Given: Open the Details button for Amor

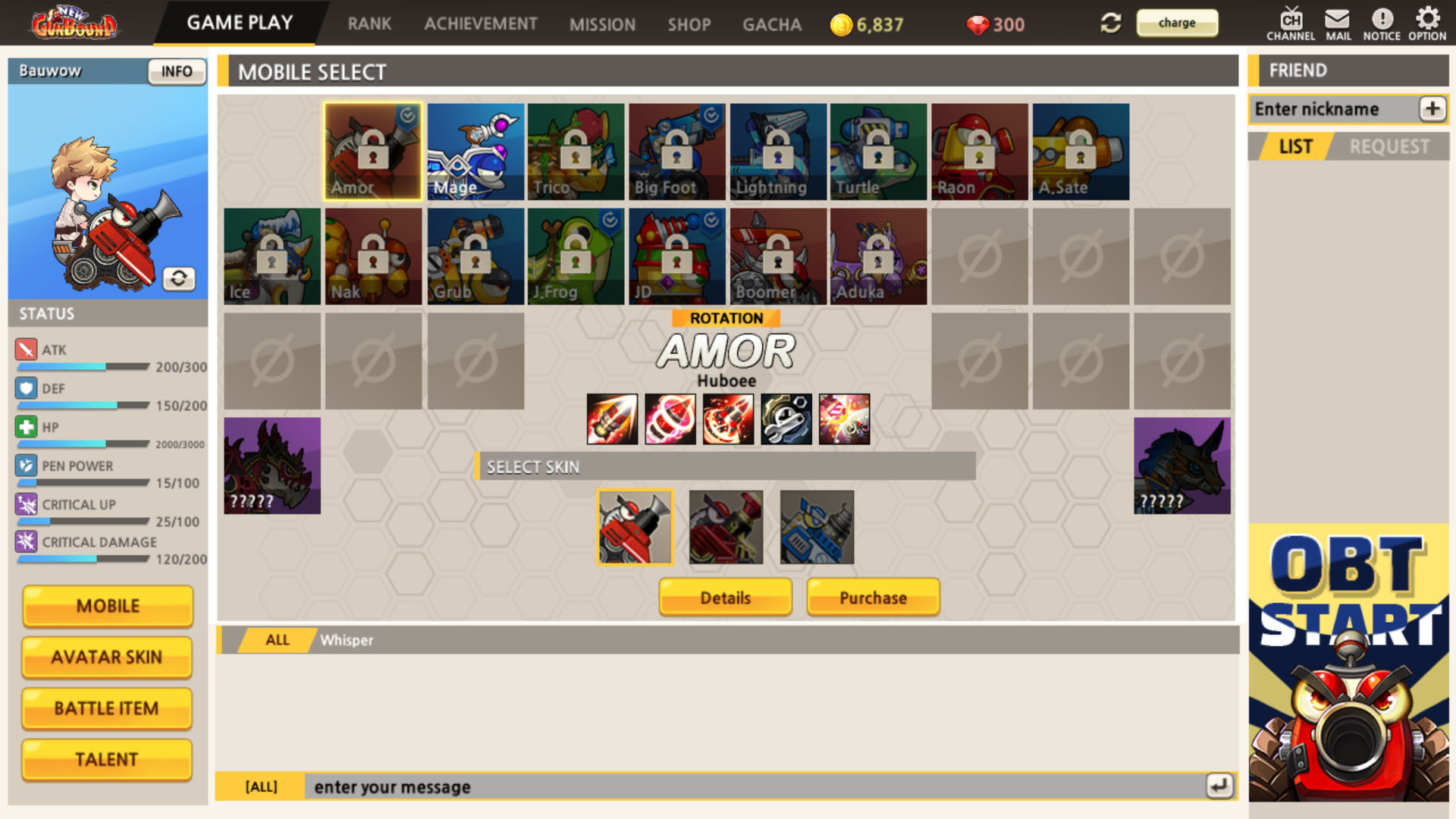Looking at the screenshot, I should click(725, 598).
